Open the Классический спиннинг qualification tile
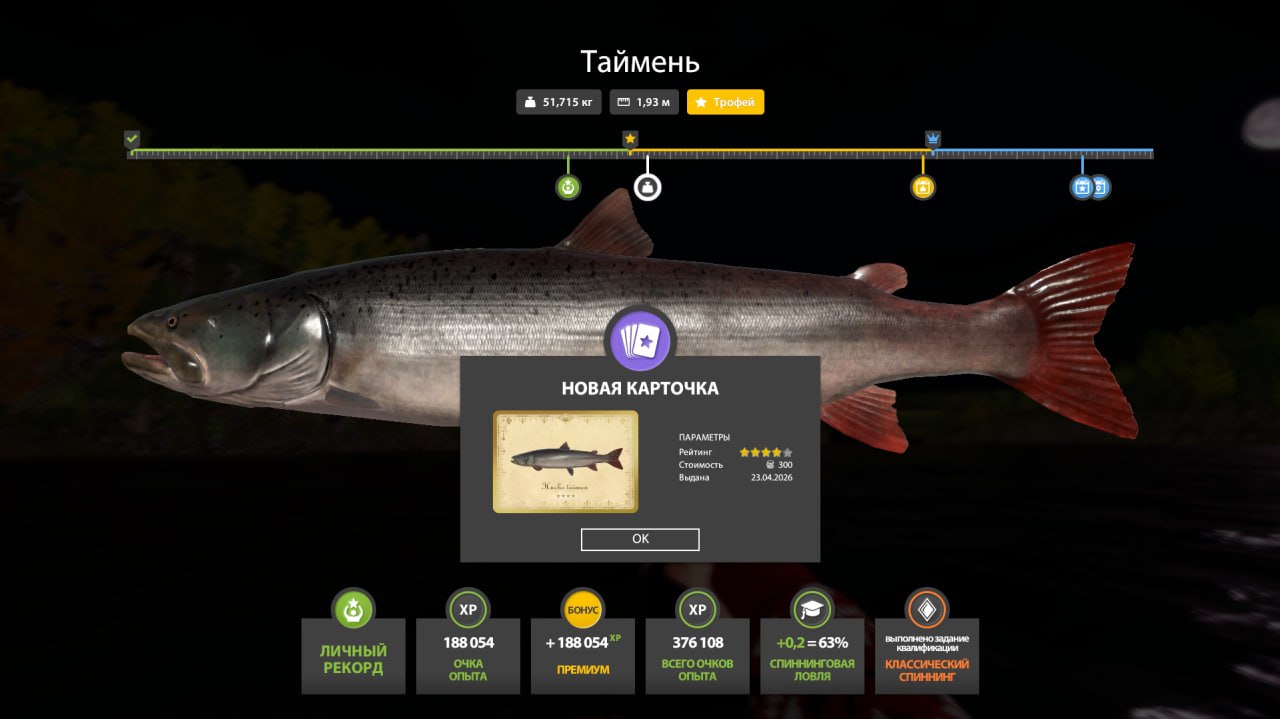This screenshot has width=1280, height=719. point(927,655)
